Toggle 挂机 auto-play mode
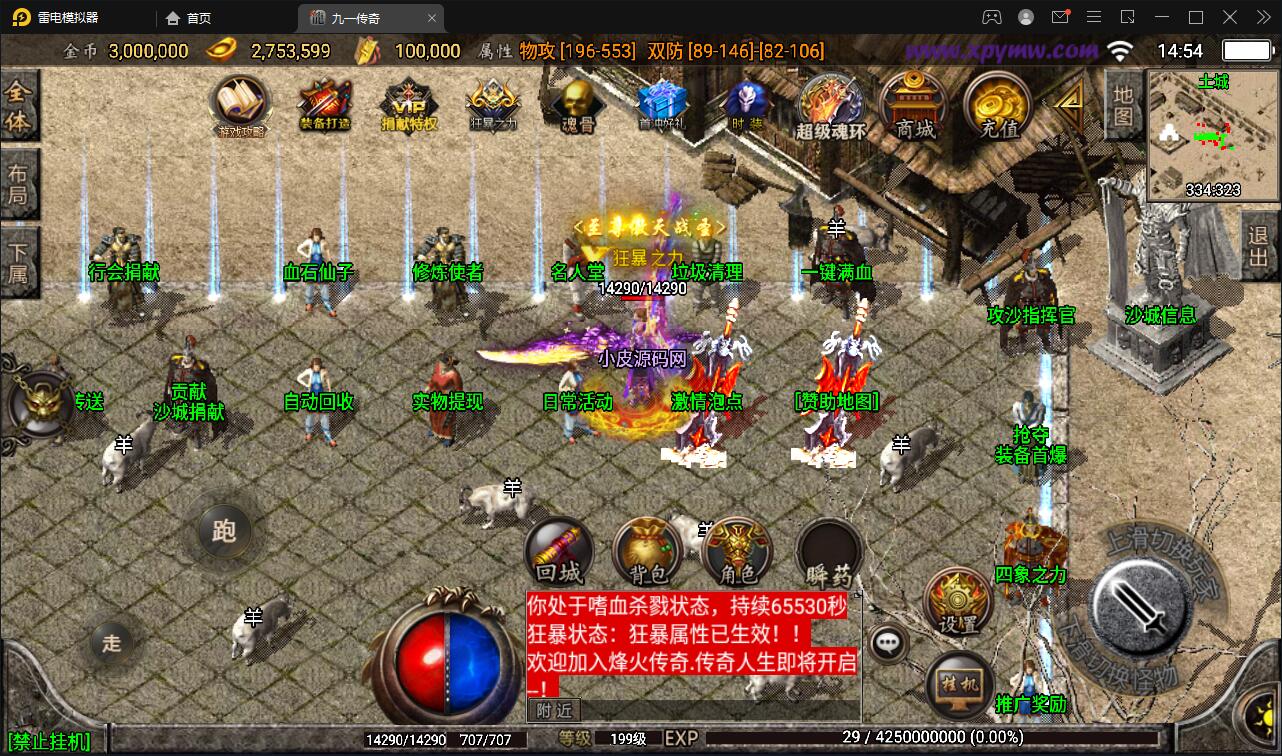The image size is (1282, 756). [x=958, y=686]
